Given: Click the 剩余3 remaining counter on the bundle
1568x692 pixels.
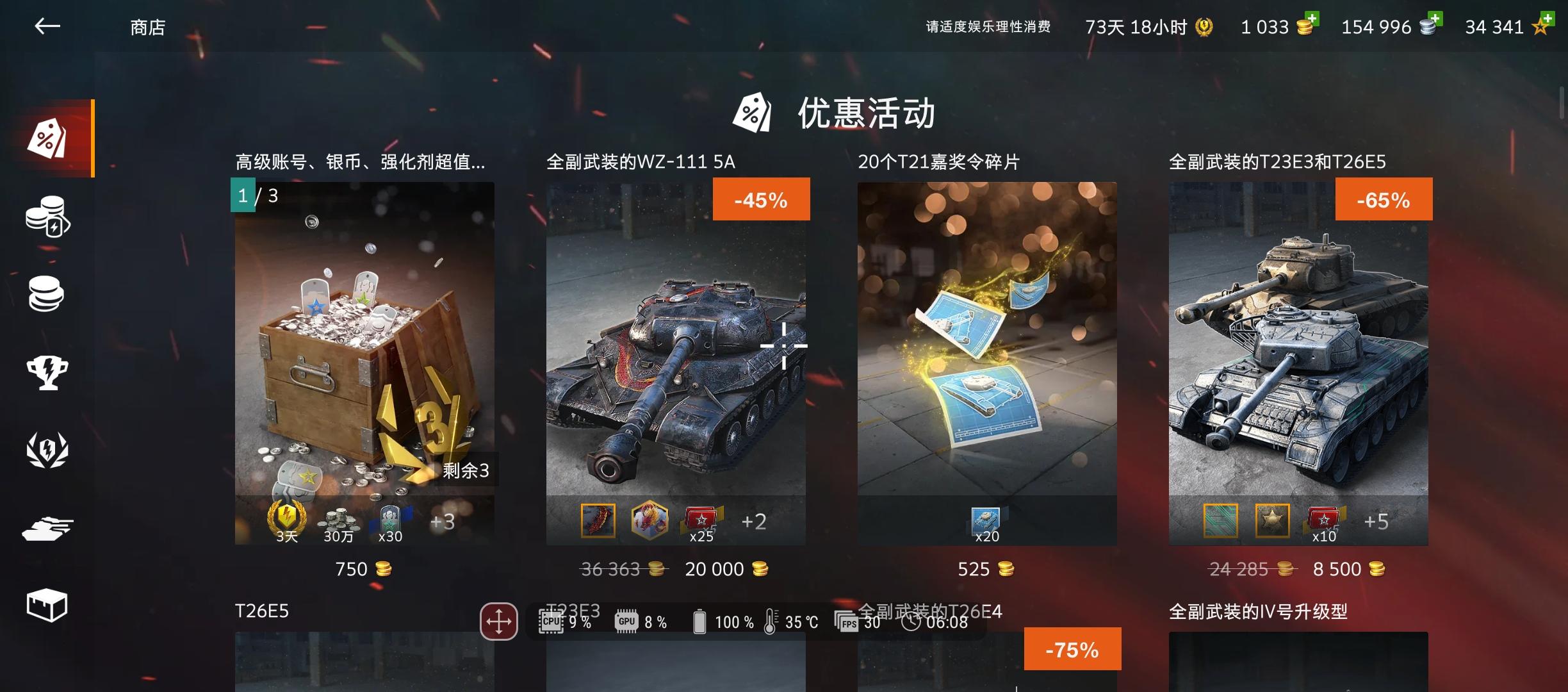Looking at the screenshot, I should (x=467, y=470).
